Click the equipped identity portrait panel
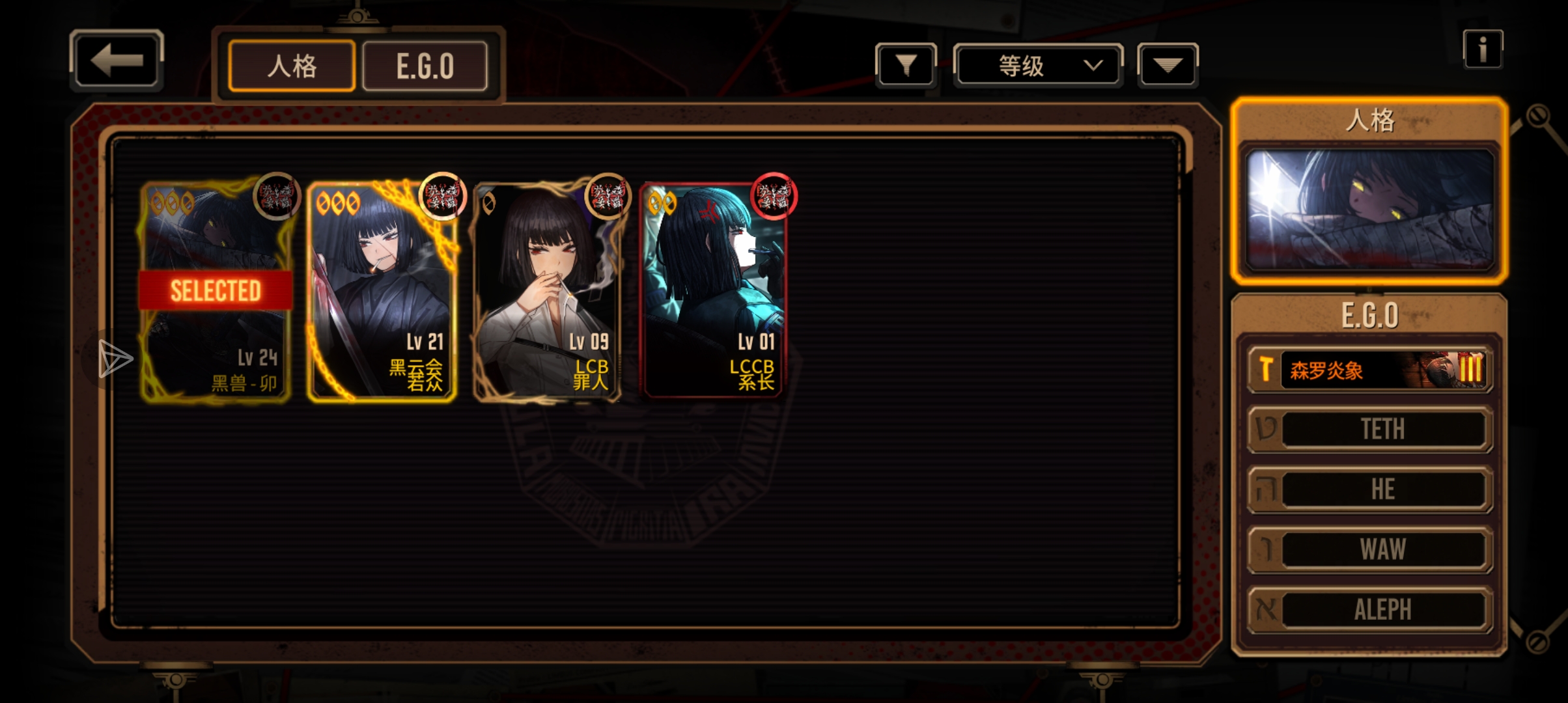Viewport: 1568px width, 703px height. tap(1369, 208)
